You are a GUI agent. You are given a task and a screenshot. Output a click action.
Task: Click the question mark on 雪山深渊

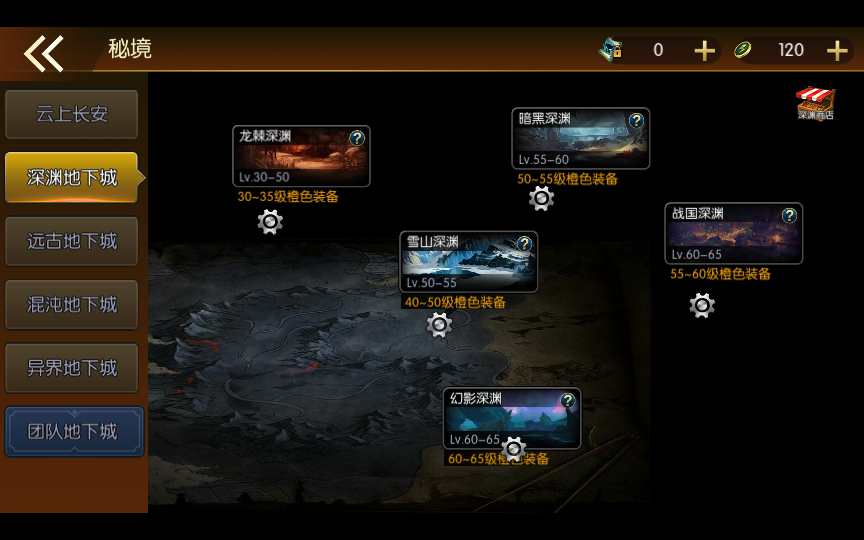click(524, 244)
